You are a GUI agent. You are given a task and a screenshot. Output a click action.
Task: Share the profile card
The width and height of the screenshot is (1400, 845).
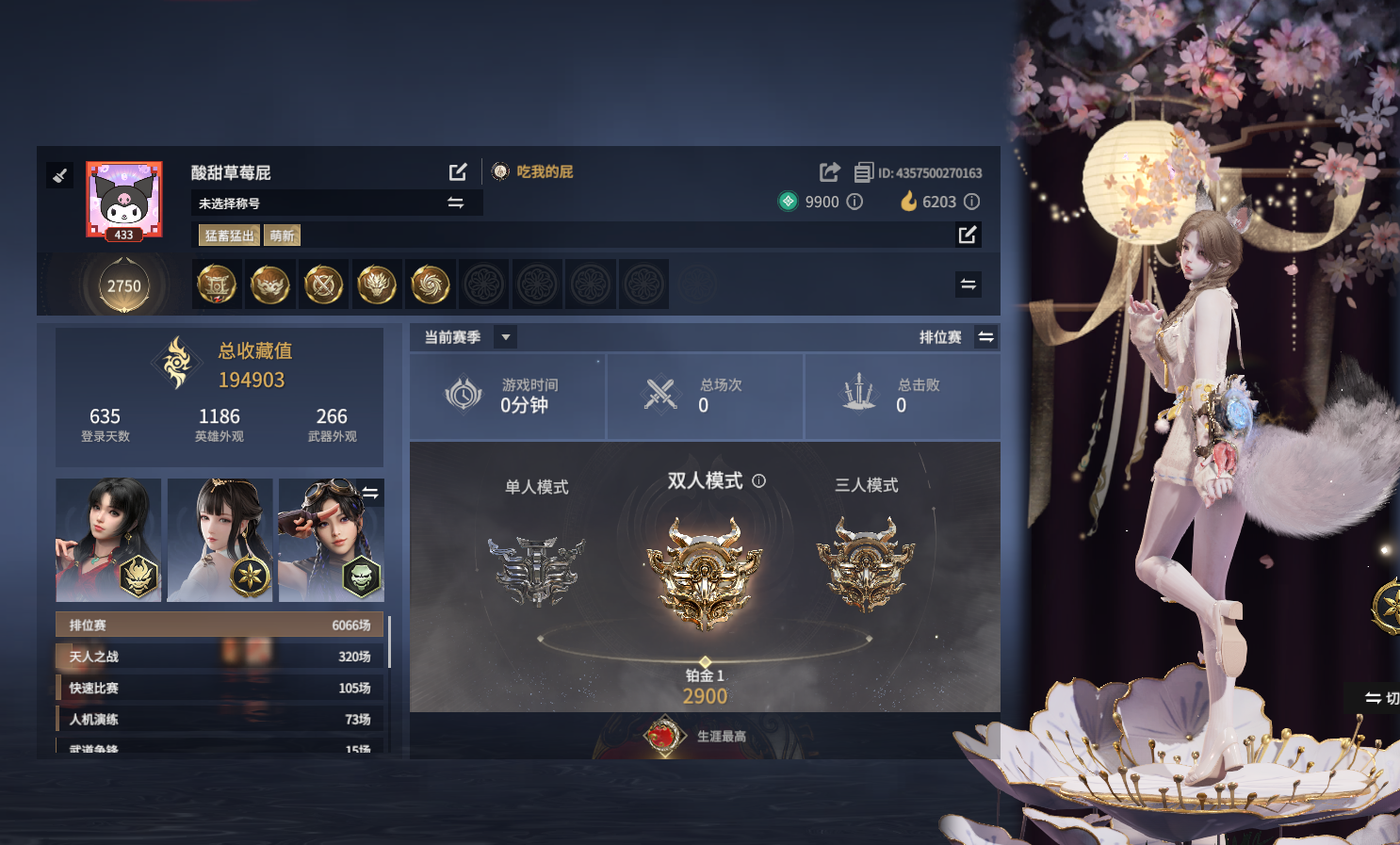pyautogui.click(x=829, y=171)
